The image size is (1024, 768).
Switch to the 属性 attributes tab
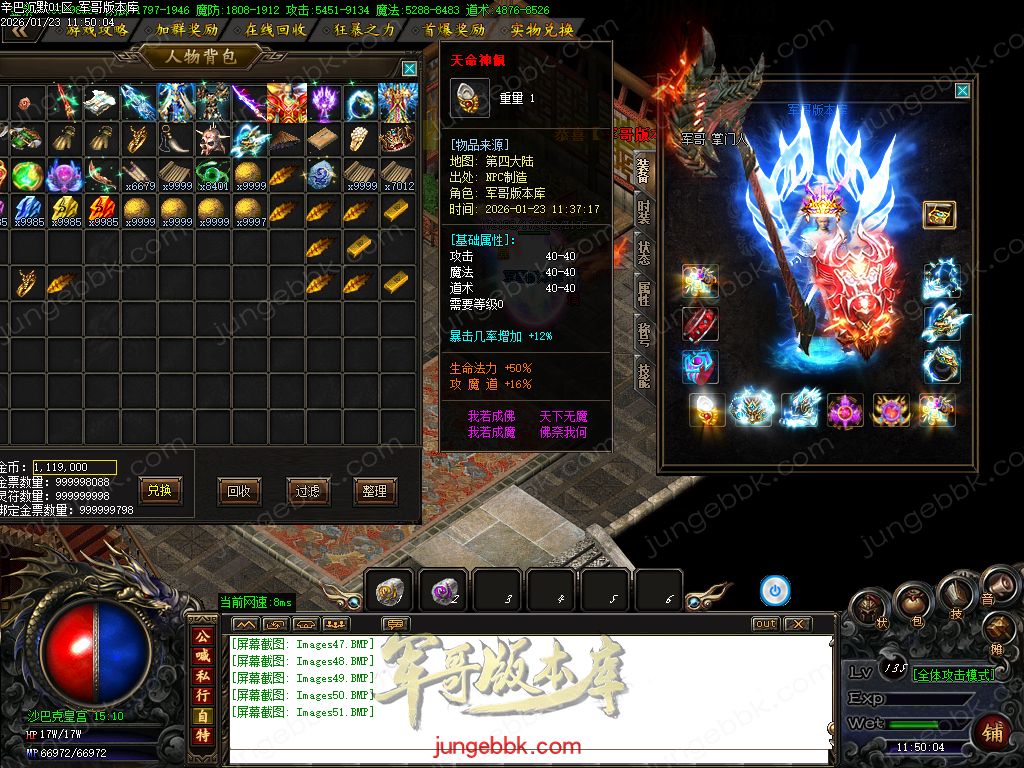644,293
